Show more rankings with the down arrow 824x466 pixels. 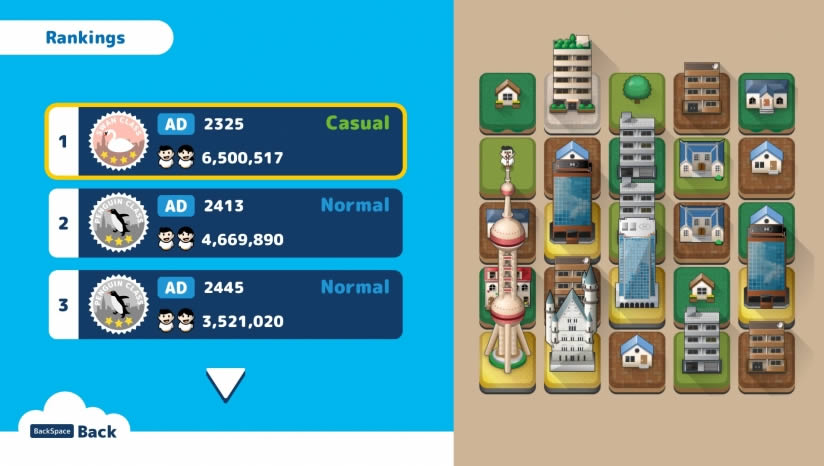pyautogui.click(x=225, y=384)
